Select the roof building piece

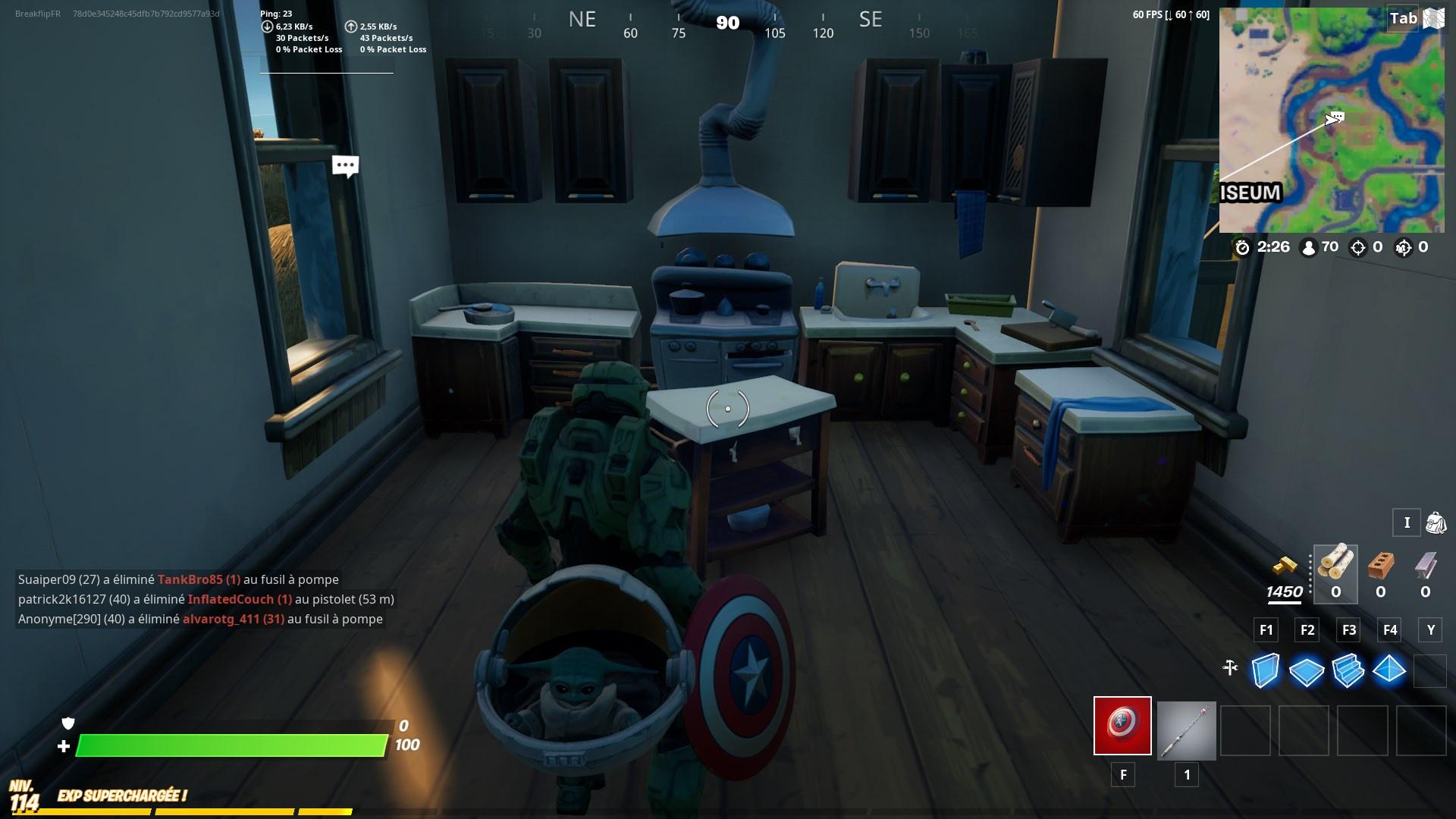click(1389, 670)
